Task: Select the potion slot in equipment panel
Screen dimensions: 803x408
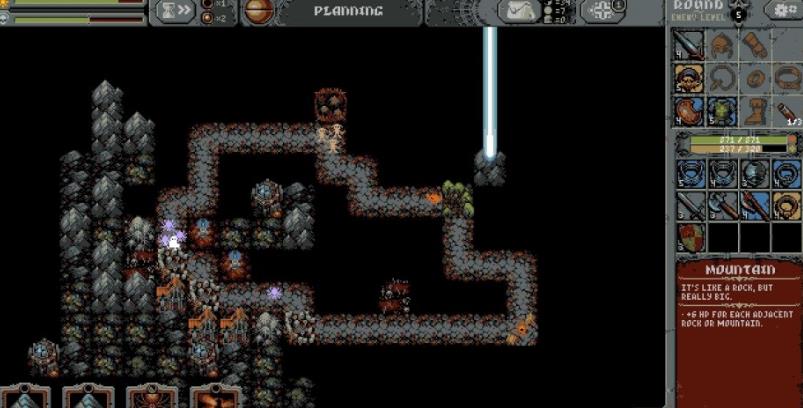Action: (786, 110)
